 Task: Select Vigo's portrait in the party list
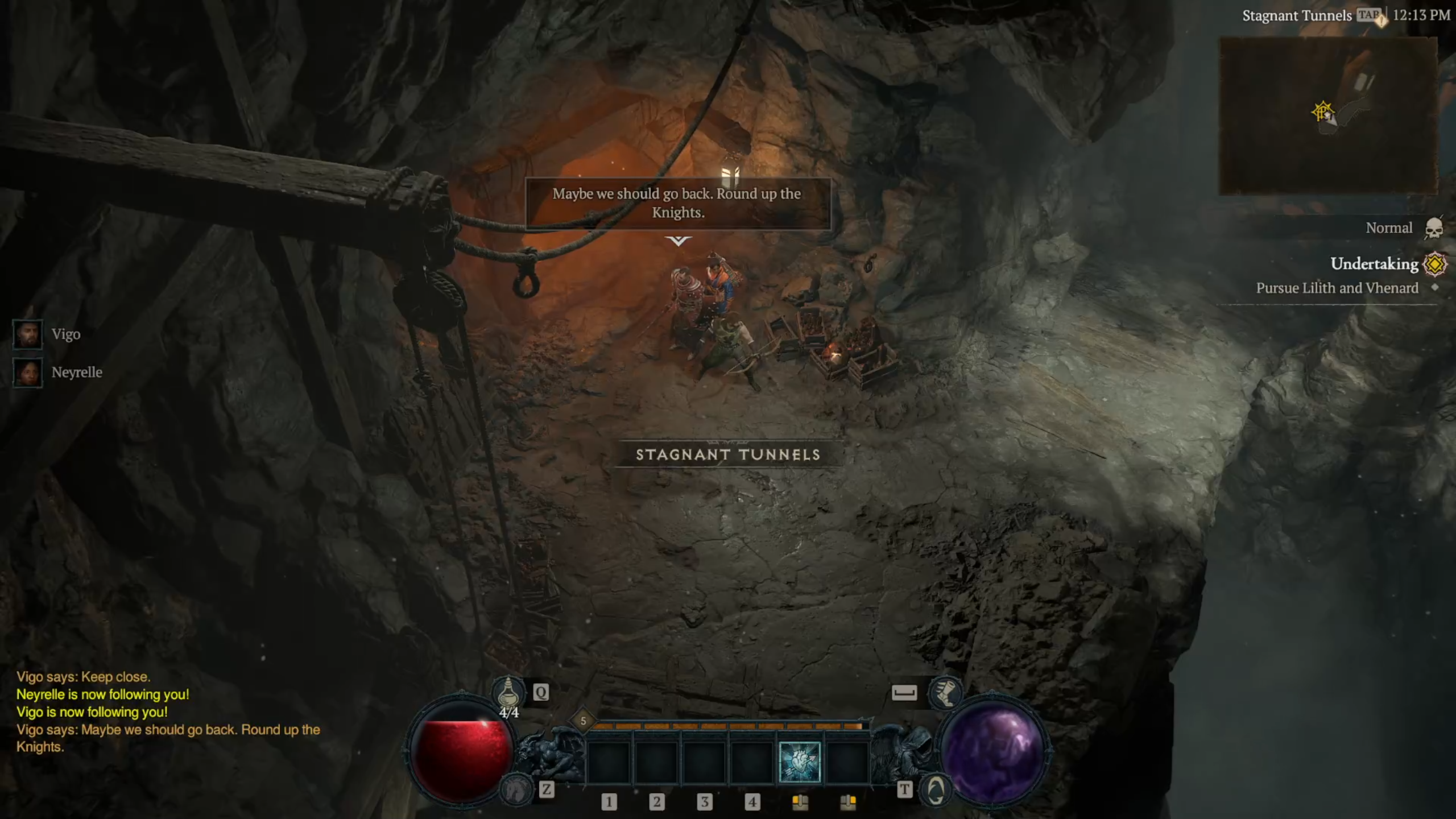click(x=27, y=334)
